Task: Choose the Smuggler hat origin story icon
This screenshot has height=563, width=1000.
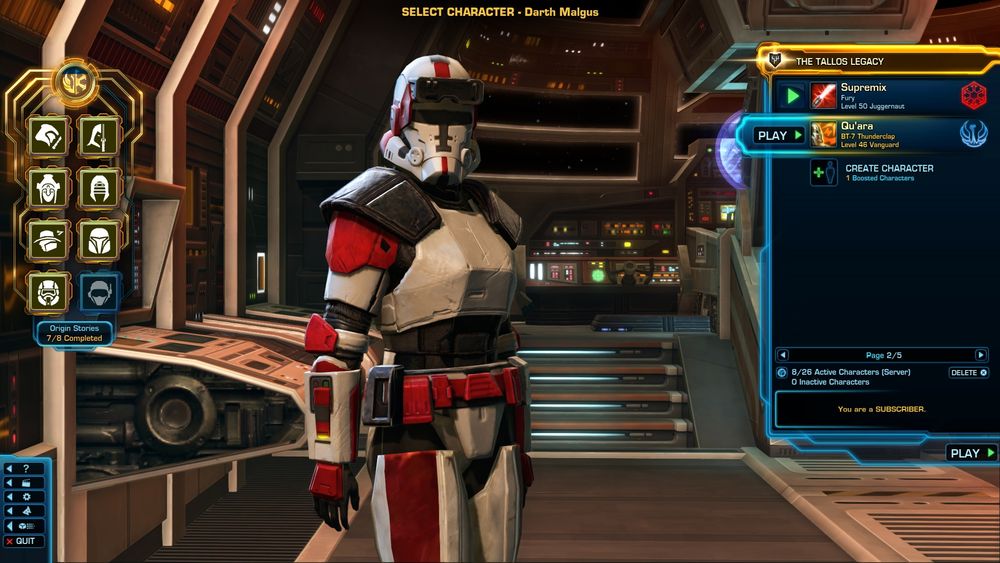Action: 48,240
